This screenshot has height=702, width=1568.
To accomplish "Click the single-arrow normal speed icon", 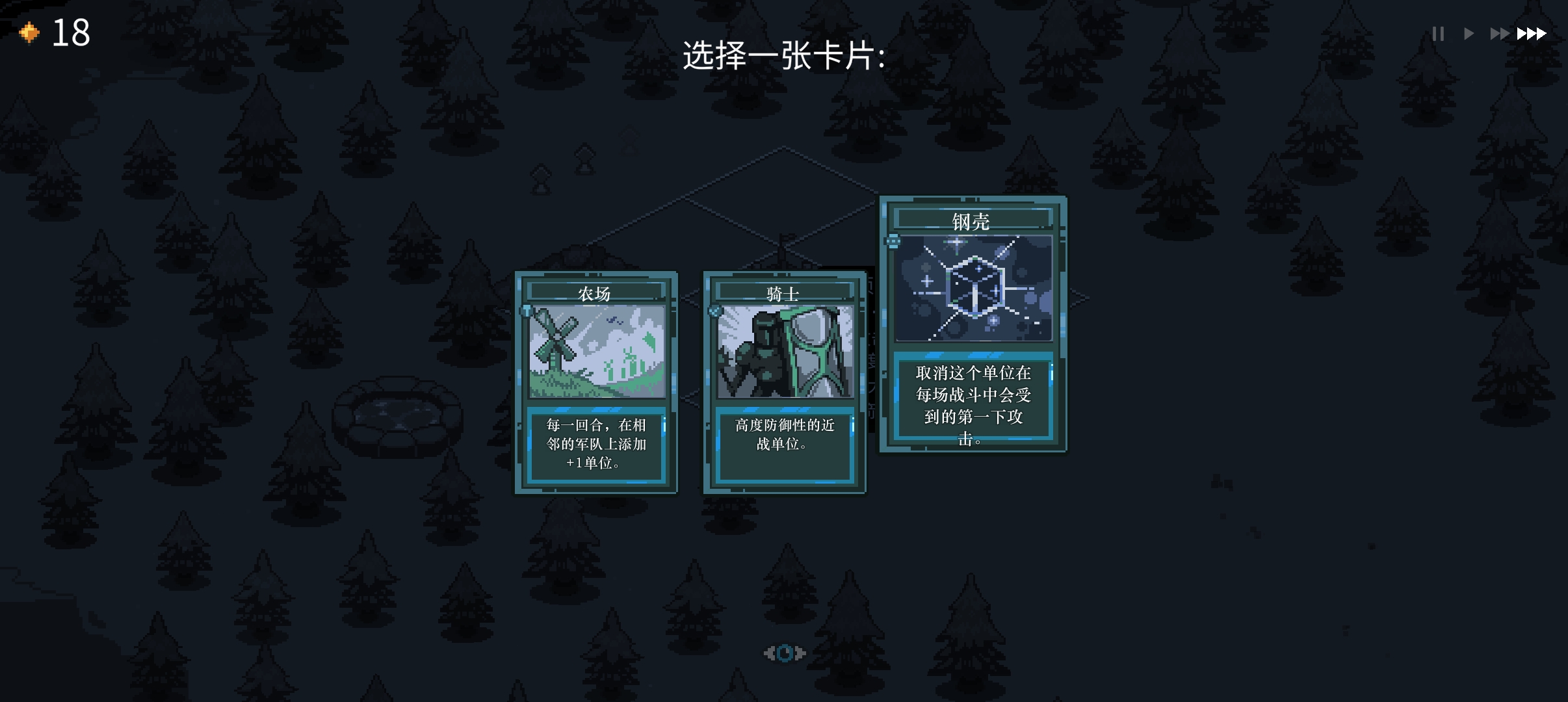I will pyautogui.click(x=1469, y=32).
